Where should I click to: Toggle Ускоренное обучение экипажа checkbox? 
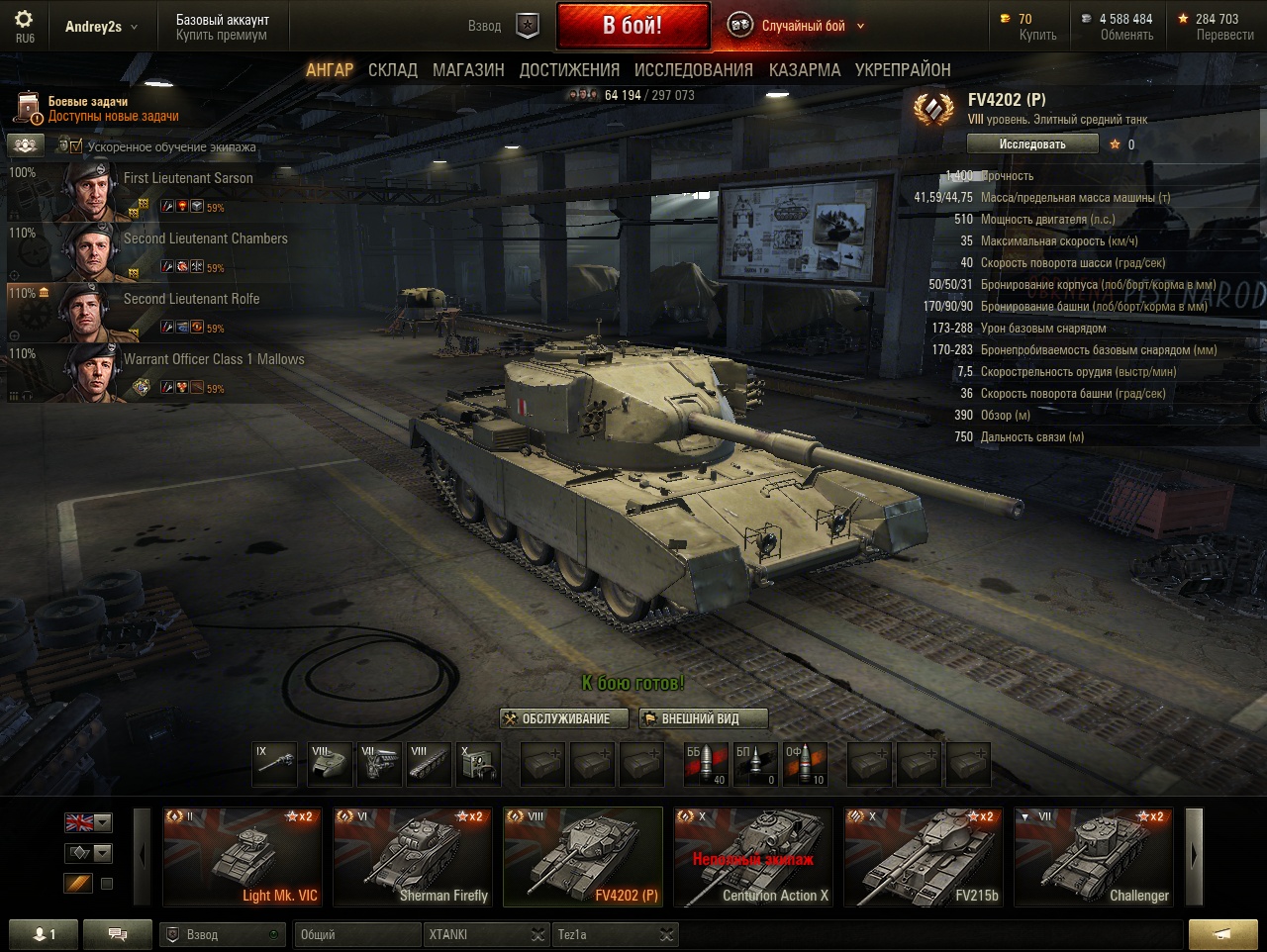coord(76,146)
